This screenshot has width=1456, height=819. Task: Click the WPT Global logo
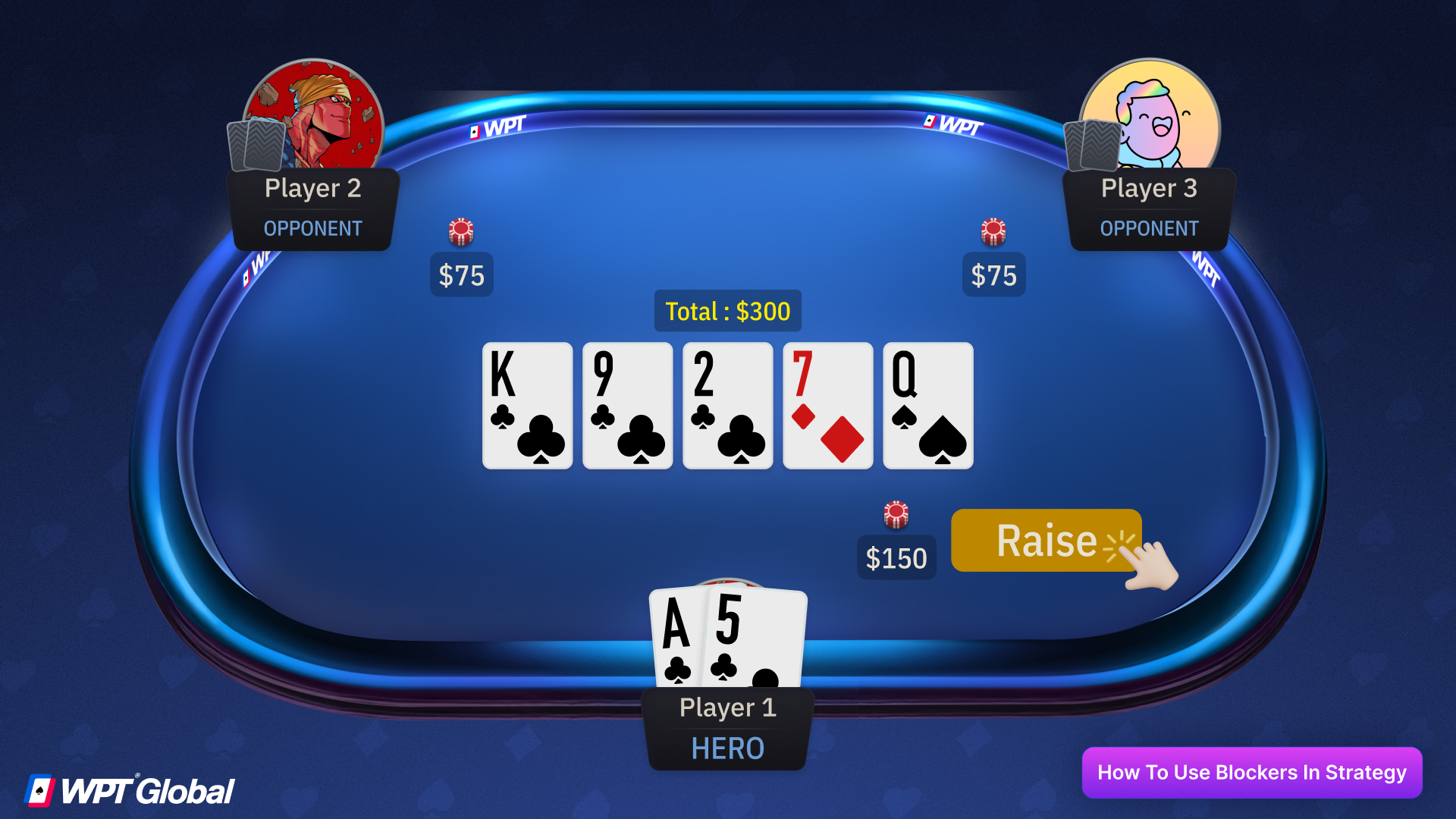coord(129,789)
